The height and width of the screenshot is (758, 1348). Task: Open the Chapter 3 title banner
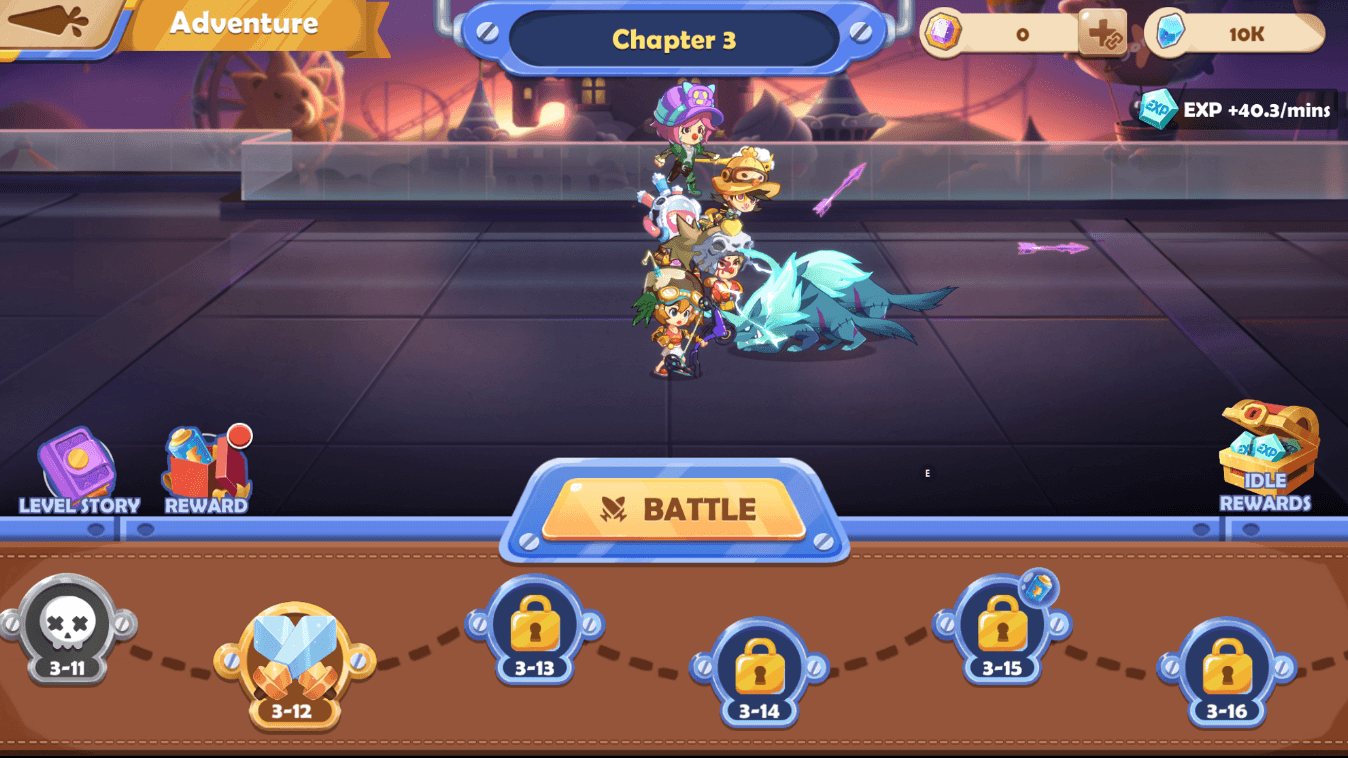[673, 39]
